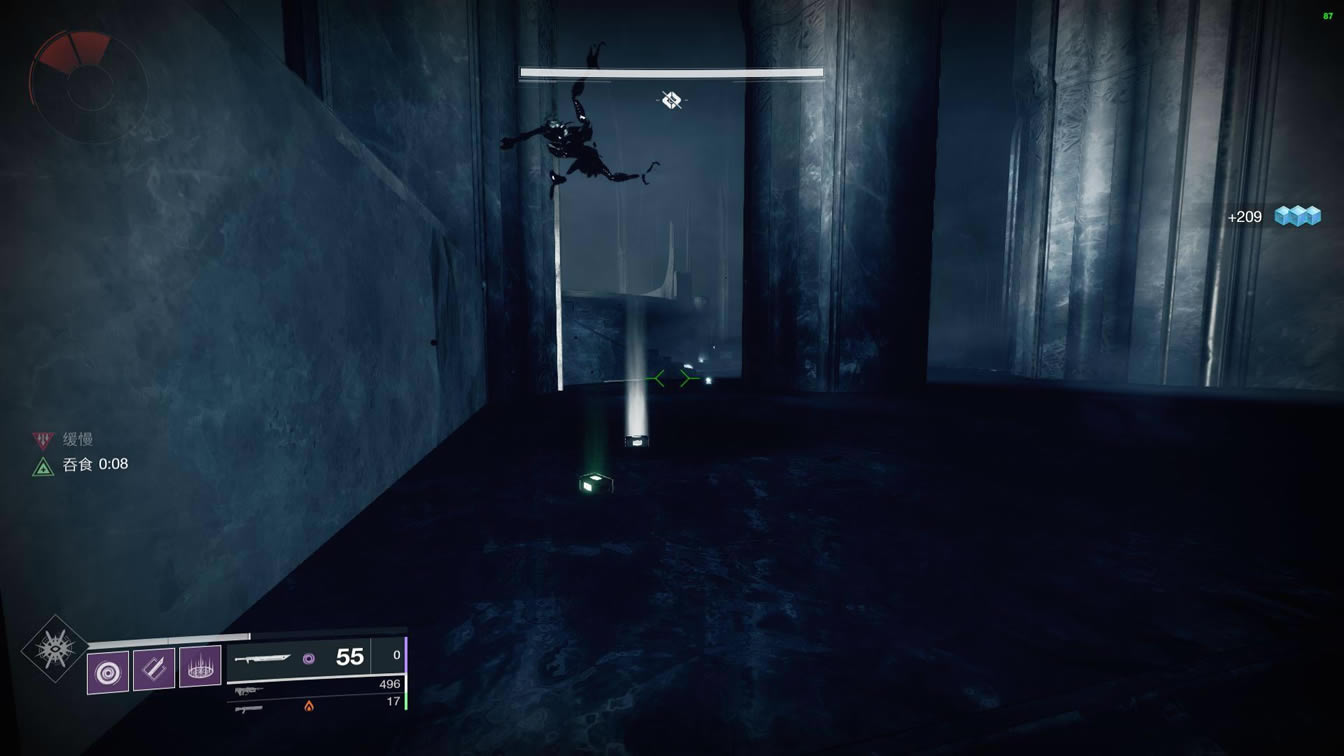Use the vortex grenade ability icon
The width and height of the screenshot is (1344, 756).
[x=107, y=671]
